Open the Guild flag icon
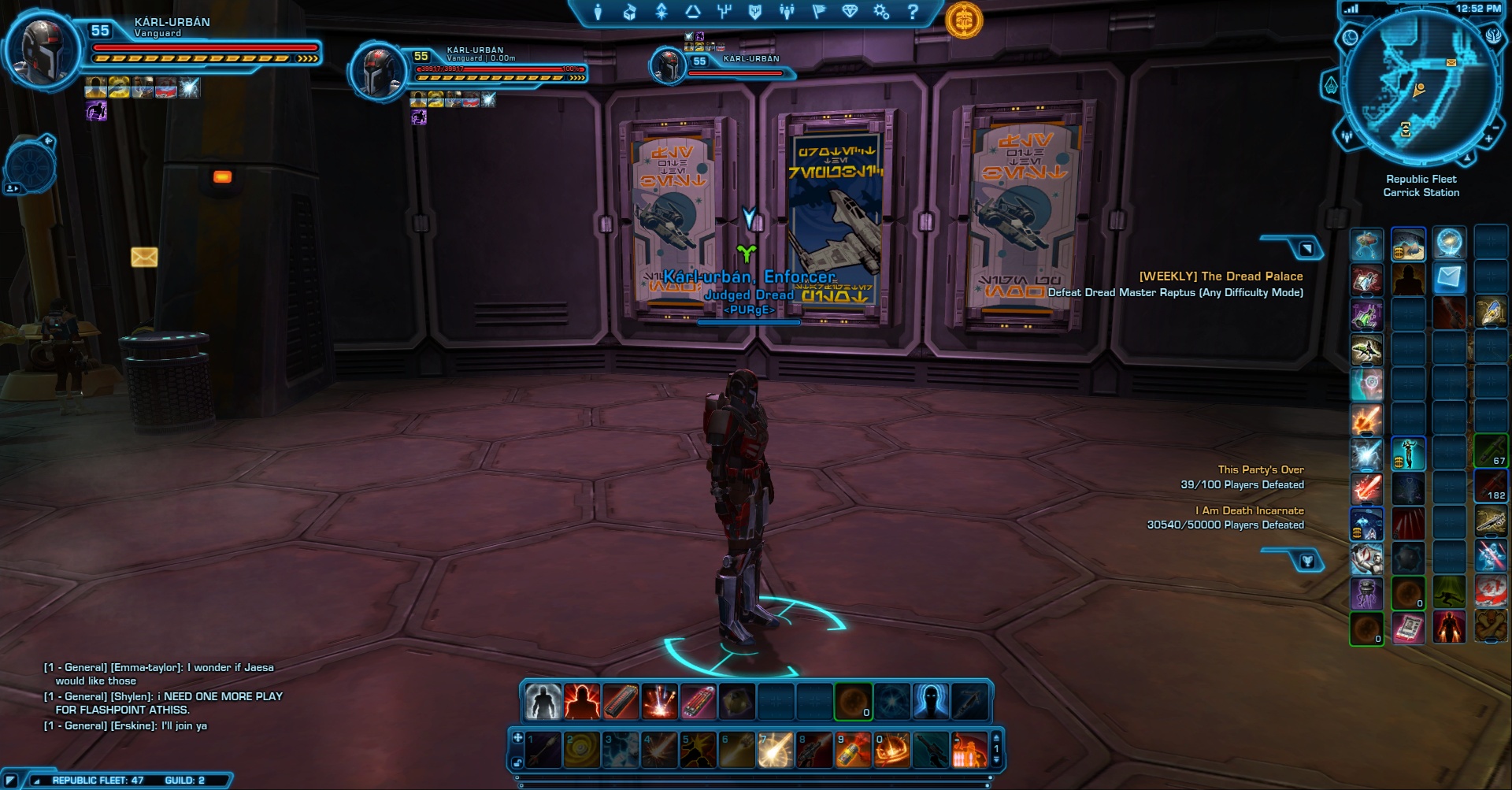Viewport: 1512px width, 790px height. [818, 10]
